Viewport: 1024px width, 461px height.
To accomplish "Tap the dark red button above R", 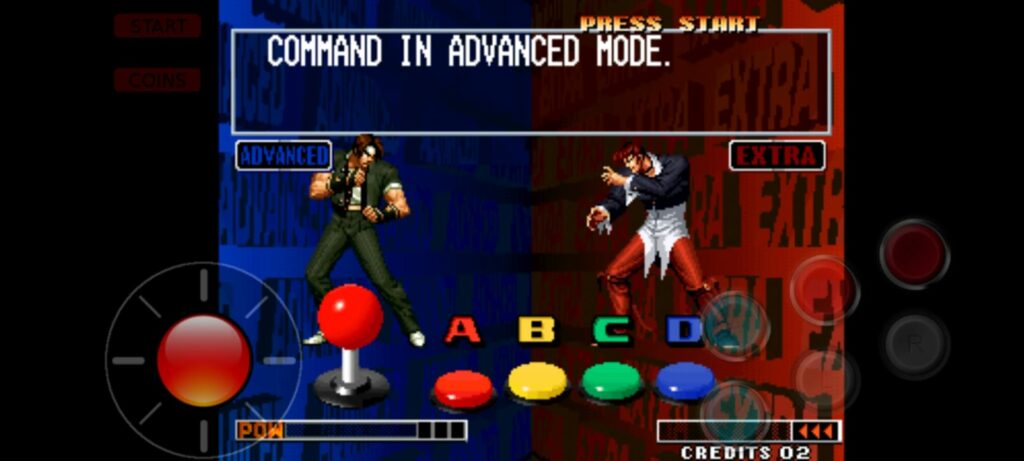I will coord(914,254).
